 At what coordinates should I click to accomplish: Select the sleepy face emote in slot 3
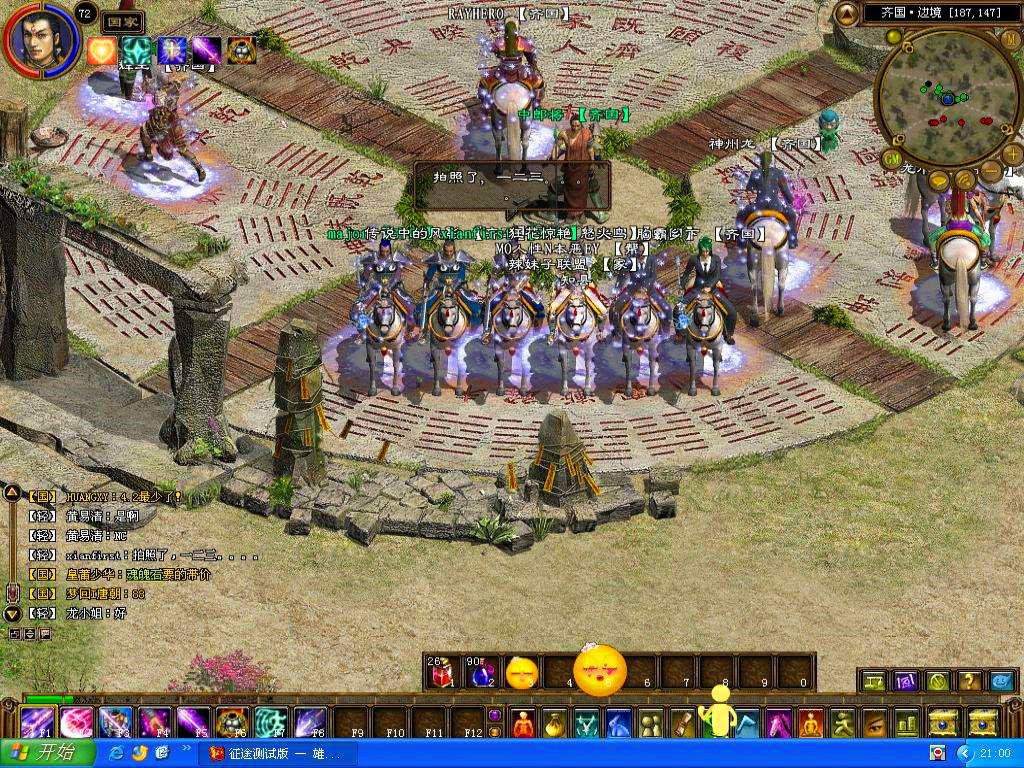(x=520, y=674)
